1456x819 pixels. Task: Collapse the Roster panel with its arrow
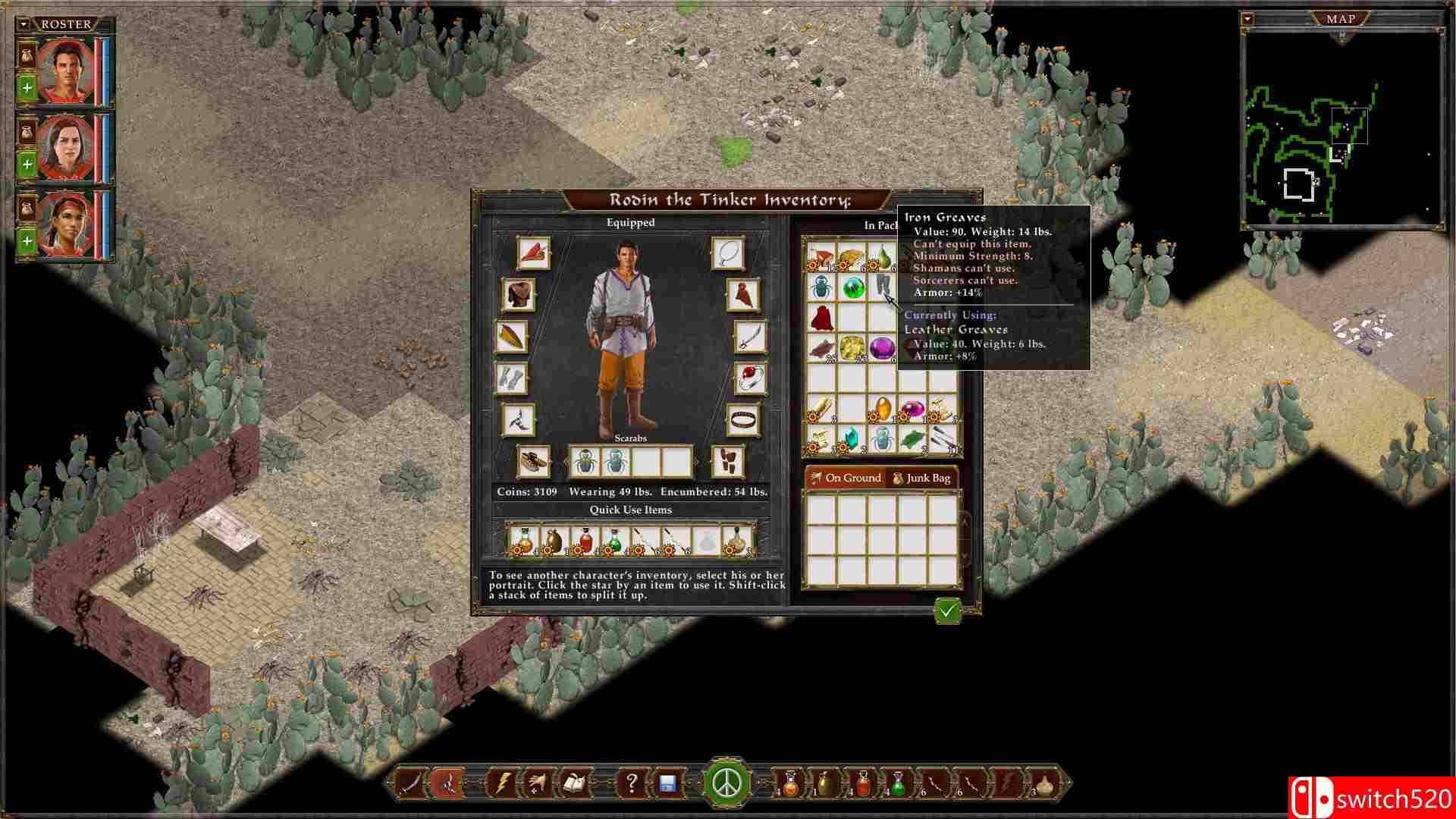pyautogui.click(x=25, y=24)
